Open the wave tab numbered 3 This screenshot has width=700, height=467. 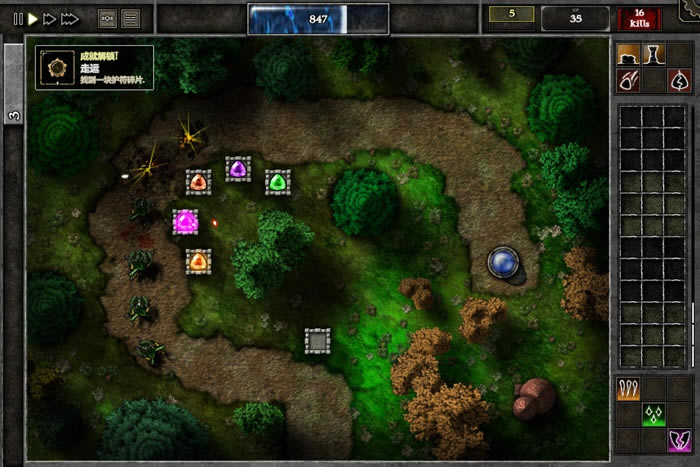pos(13,115)
